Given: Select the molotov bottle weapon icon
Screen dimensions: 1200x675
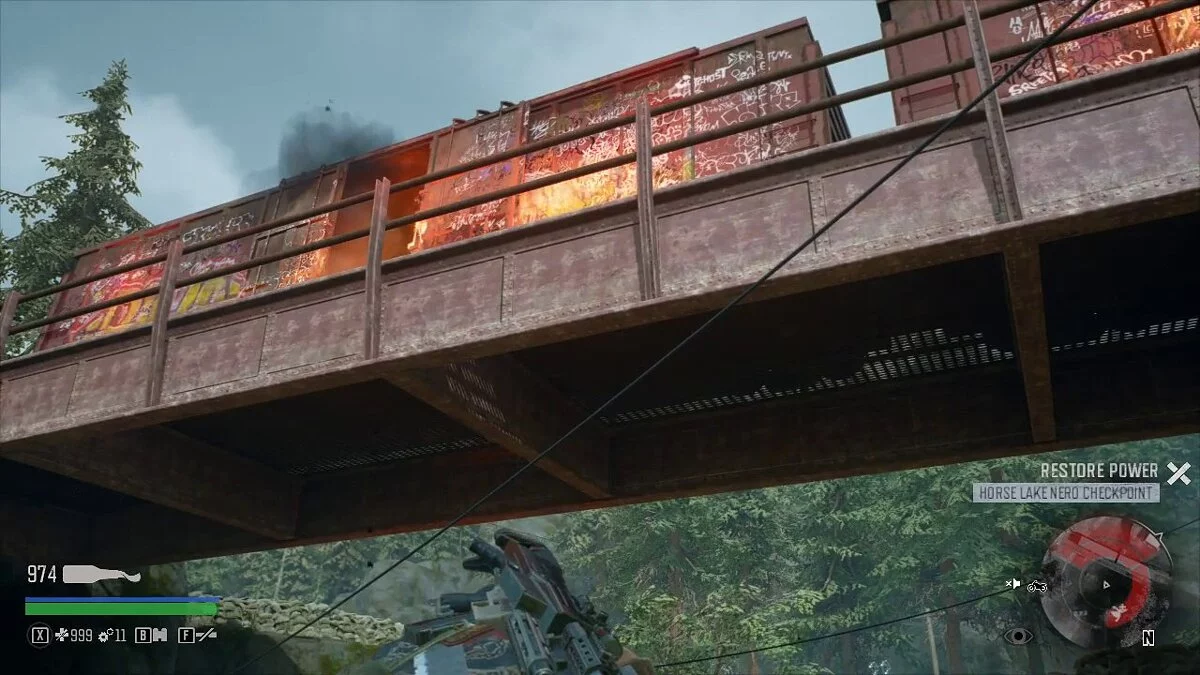Looking at the screenshot, I should coord(101,574).
